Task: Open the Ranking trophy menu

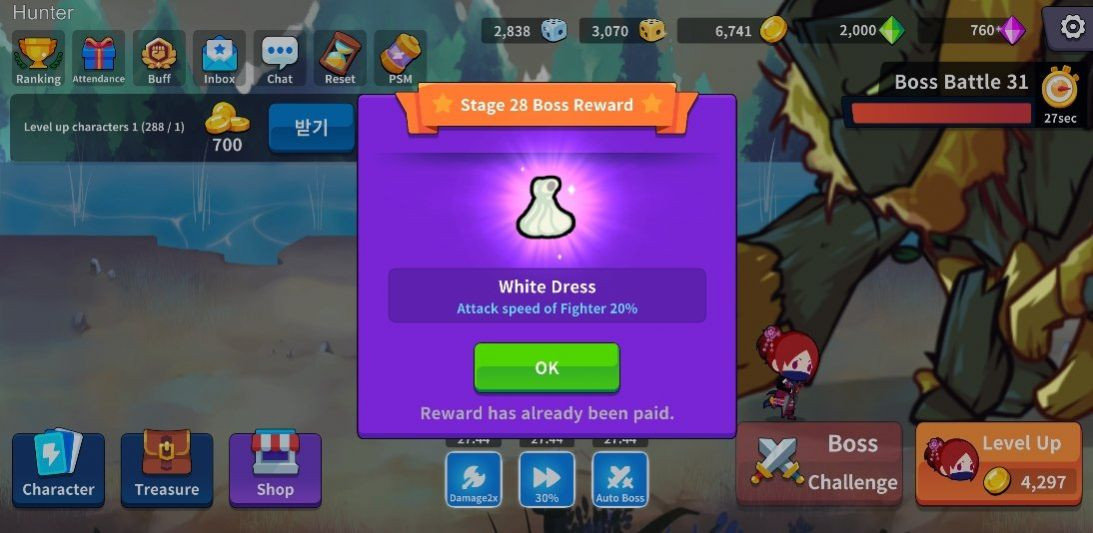Action: 39,58
